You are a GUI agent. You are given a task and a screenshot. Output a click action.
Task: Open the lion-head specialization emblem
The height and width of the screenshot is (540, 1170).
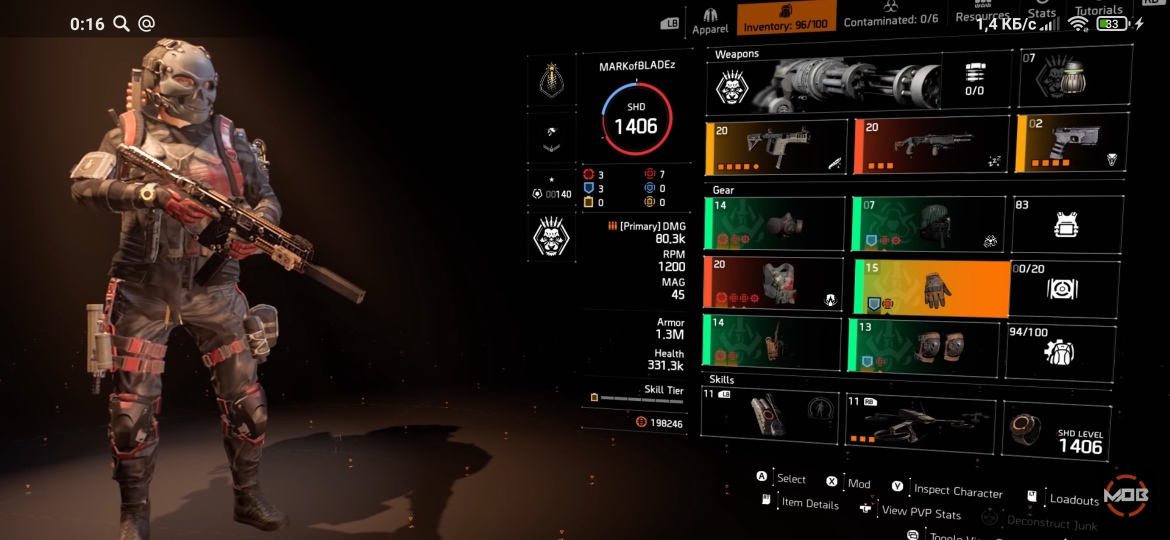point(551,237)
